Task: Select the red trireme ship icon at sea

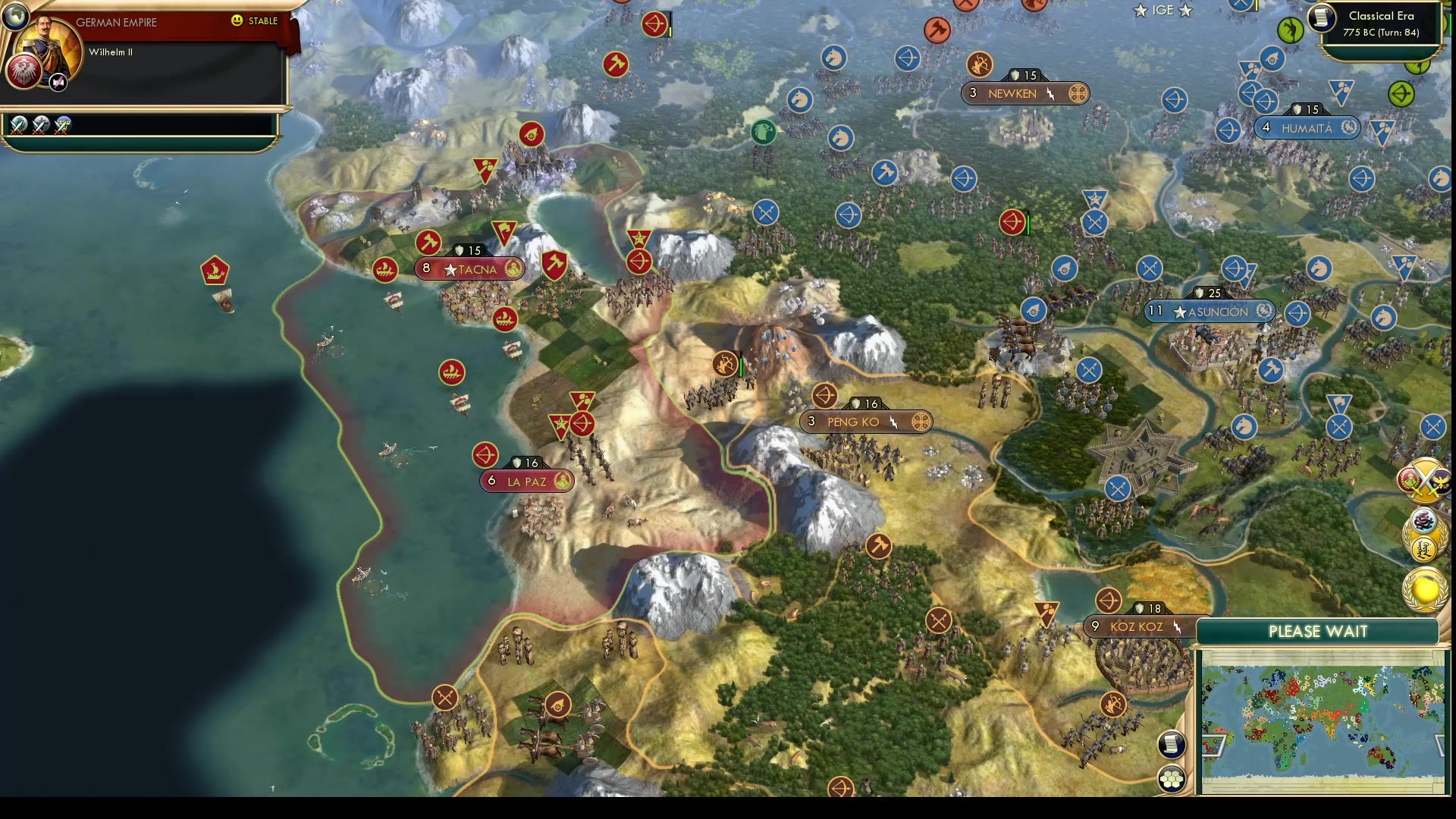Action: pos(217,271)
